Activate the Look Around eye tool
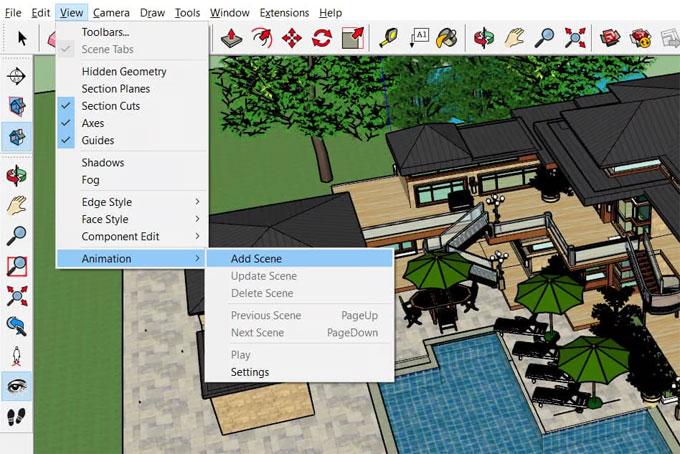 [x=16, y=385]
